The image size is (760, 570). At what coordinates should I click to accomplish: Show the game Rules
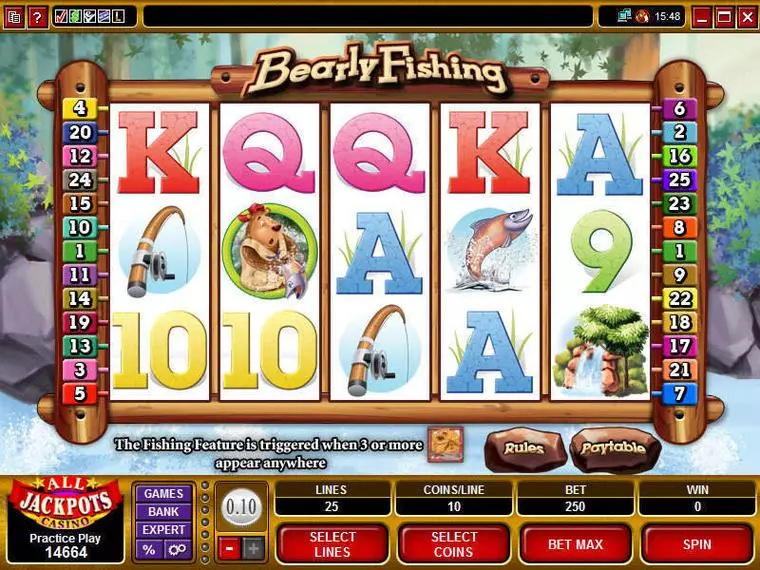[523, 449]
